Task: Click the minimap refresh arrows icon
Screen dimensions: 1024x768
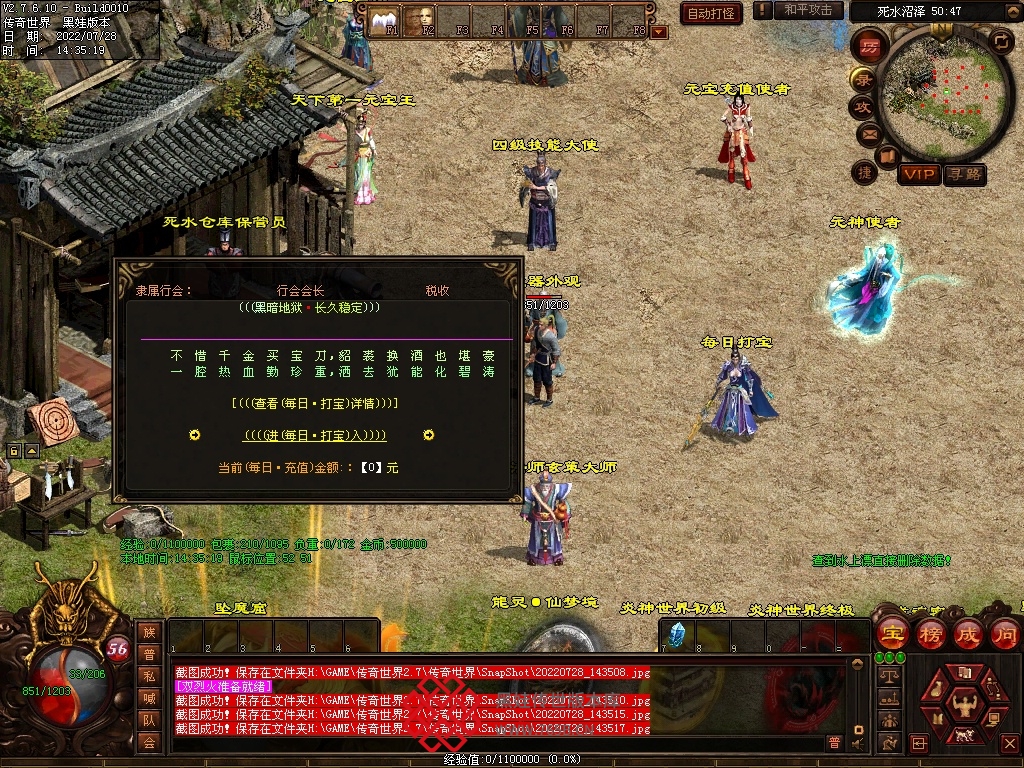Action: point(1001,41)
